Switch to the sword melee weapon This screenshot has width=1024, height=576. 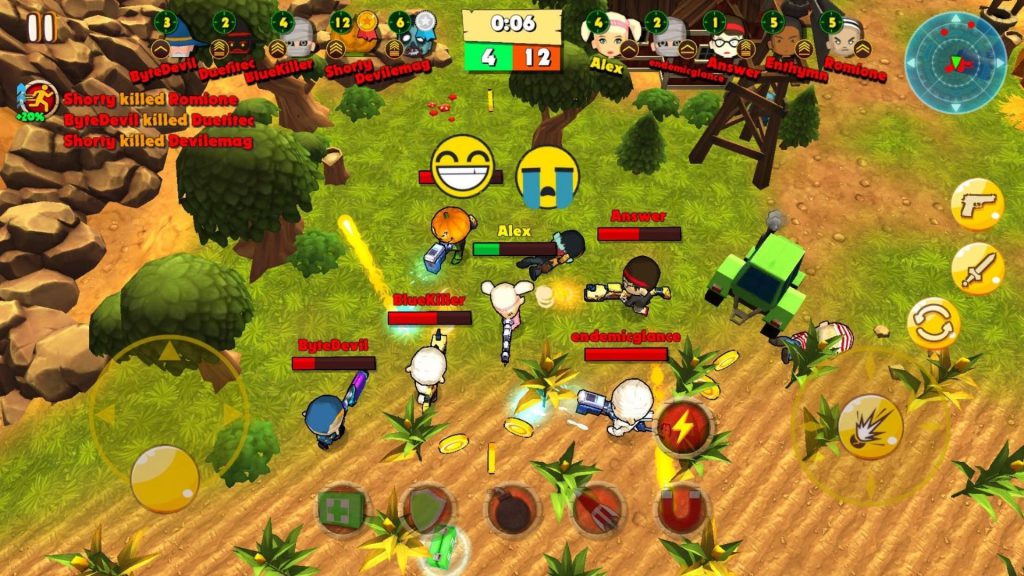click(977, 268)
